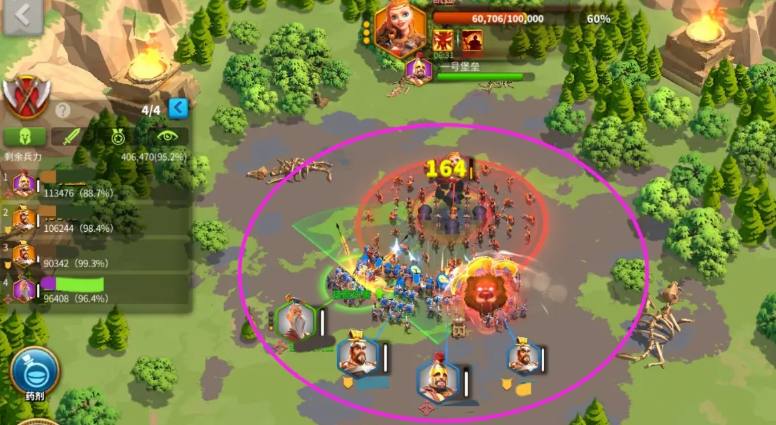Go back with the top-left arrow button
Screen dimensions: 776x425
pos(22,16)
